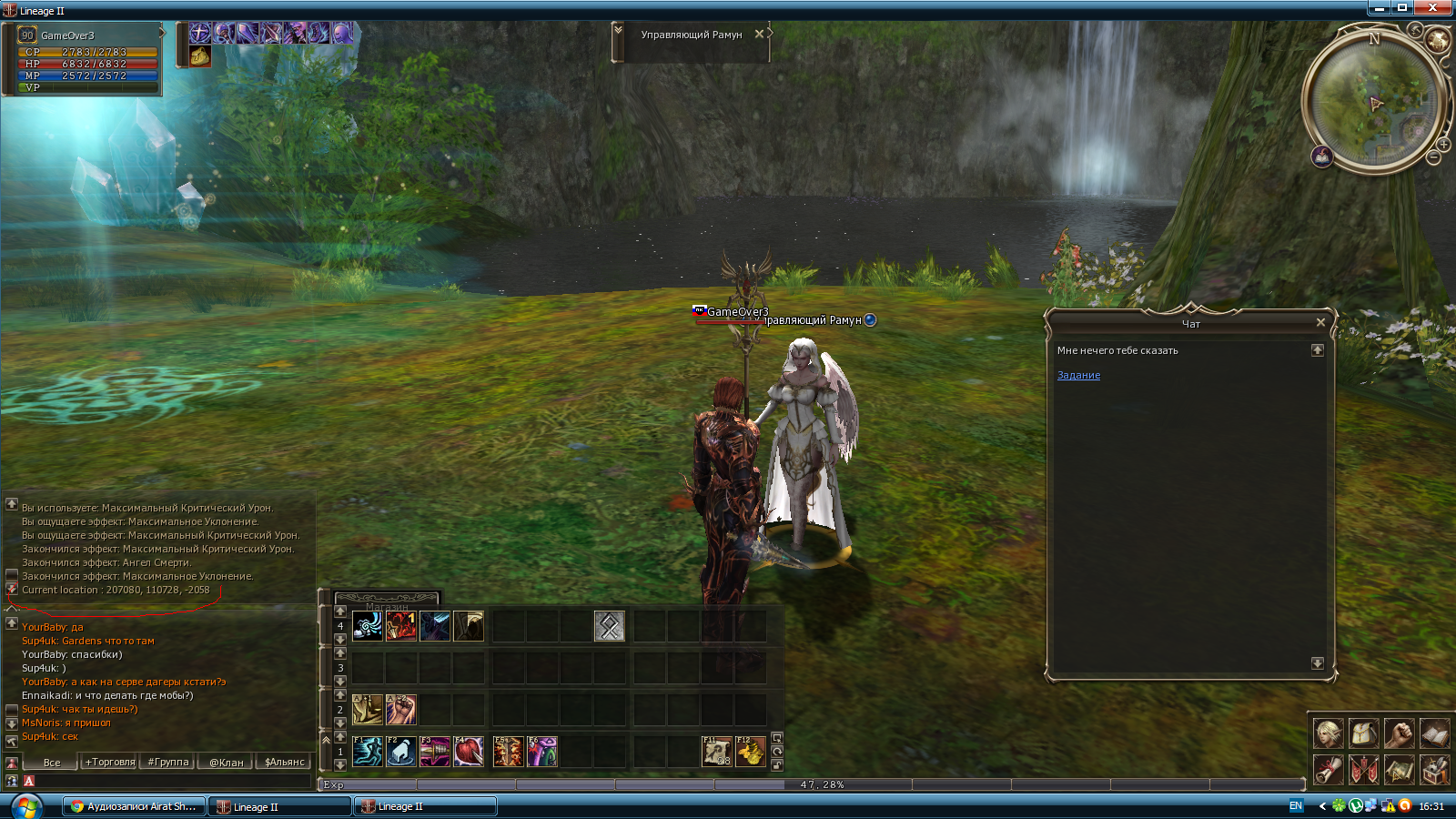Open the inventory bag icon
The image size is (1456, 819).
1363,733
